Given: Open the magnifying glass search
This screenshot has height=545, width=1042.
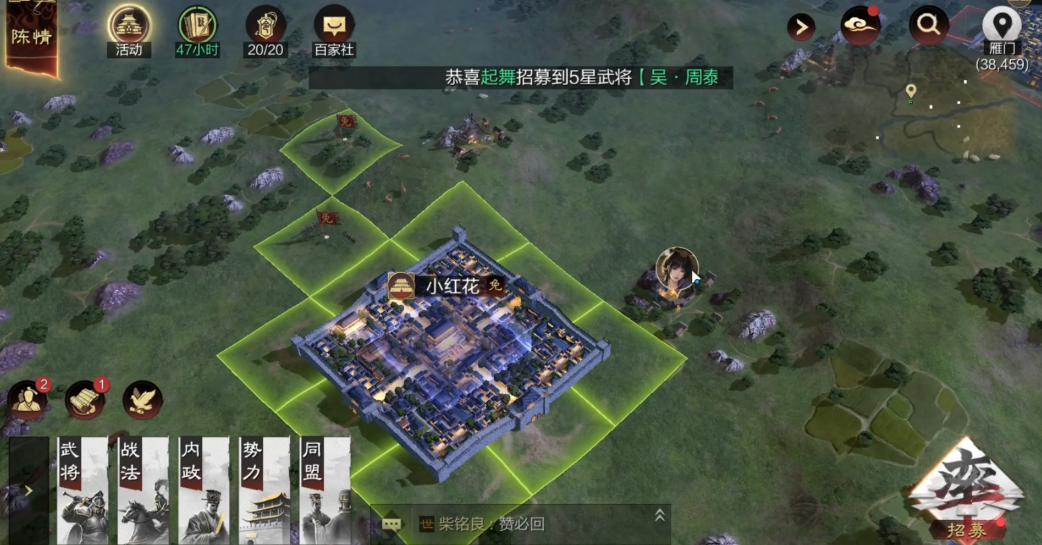Looking at the screenshot, I should point(929,26).
